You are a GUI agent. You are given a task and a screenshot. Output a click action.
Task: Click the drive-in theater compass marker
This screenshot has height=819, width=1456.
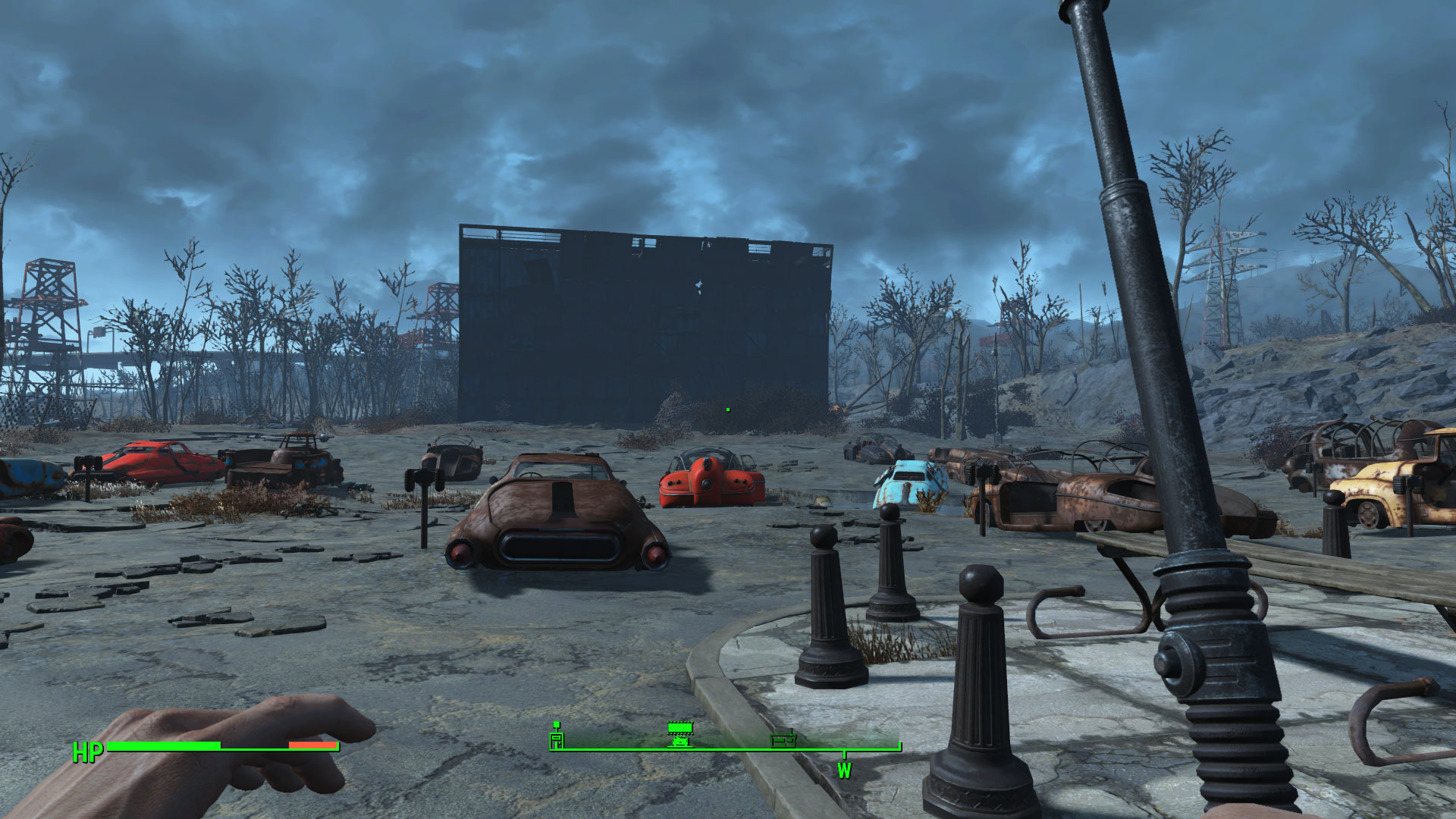coord(679,734)
